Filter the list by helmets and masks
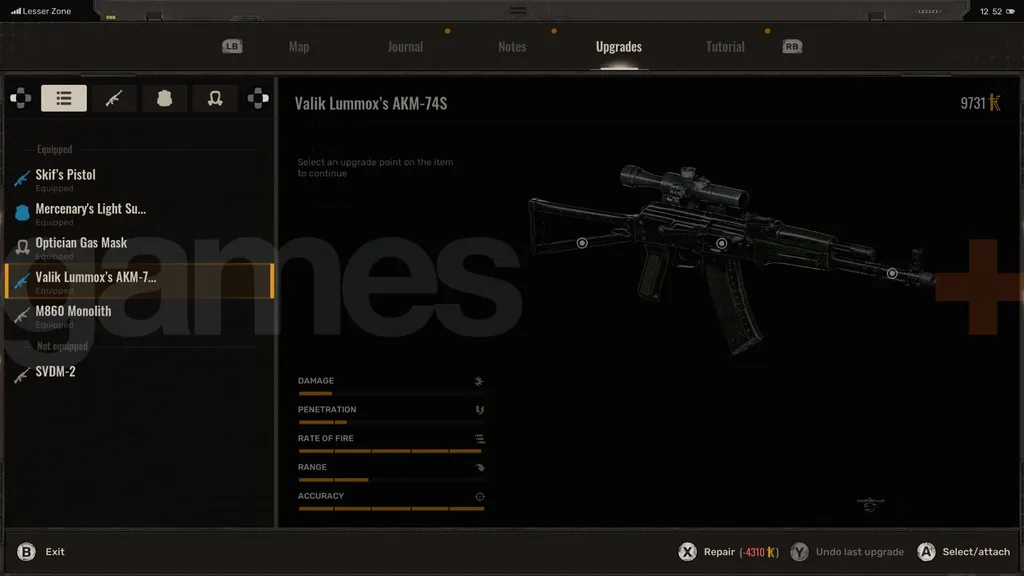Viewport: 1024px width, 576px height. (x=214, y=98)
